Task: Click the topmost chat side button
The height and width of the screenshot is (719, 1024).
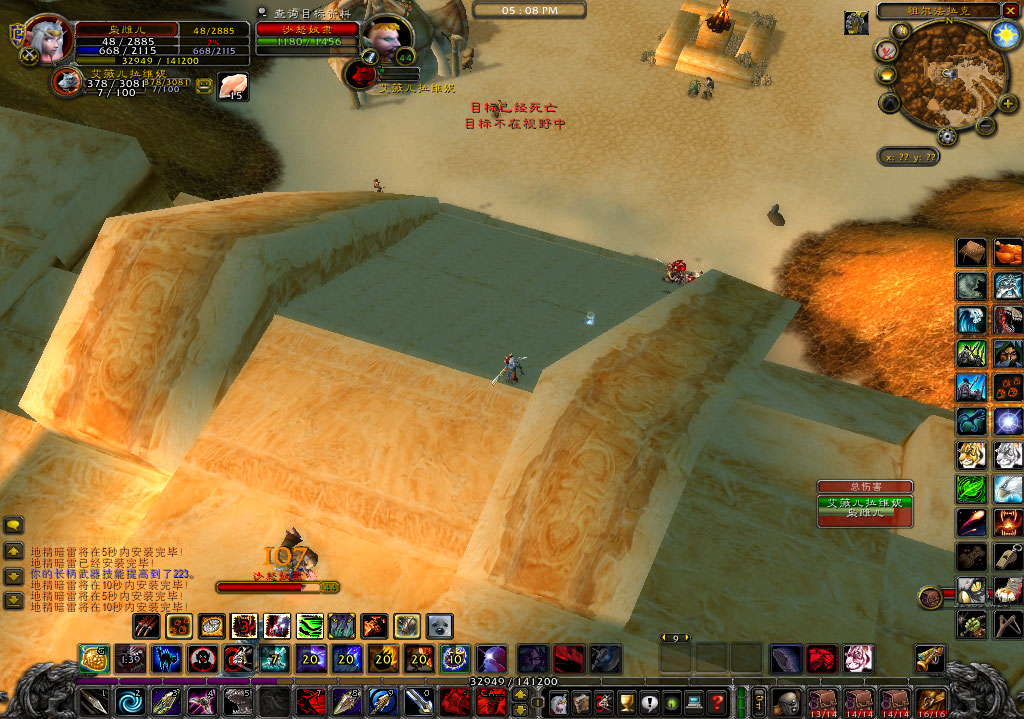Action: pyautogui.click(x=14, y=525)
